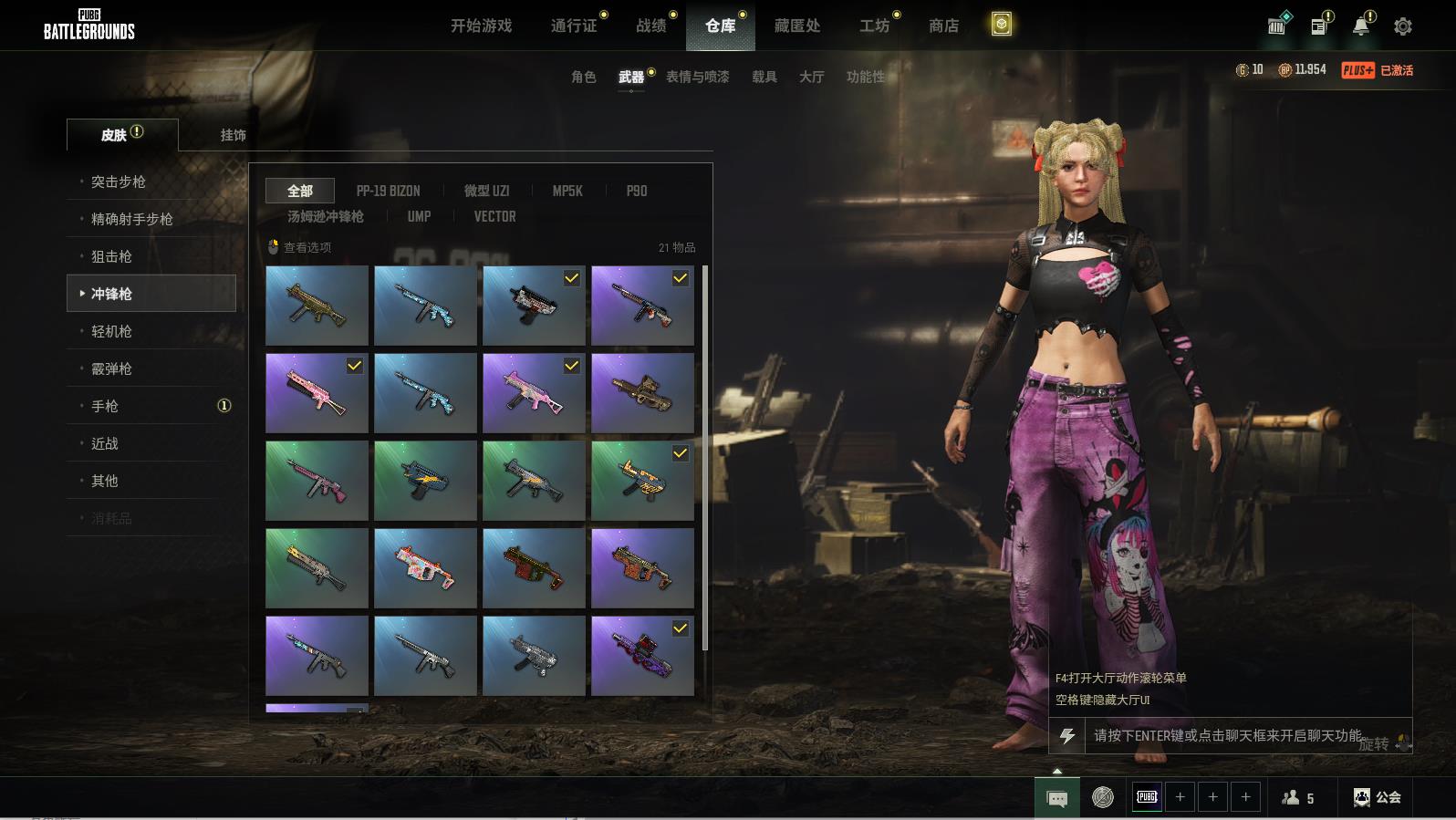Select the 狙击枪 category
The image size is (1456, 820).
(x=111, y=256)
